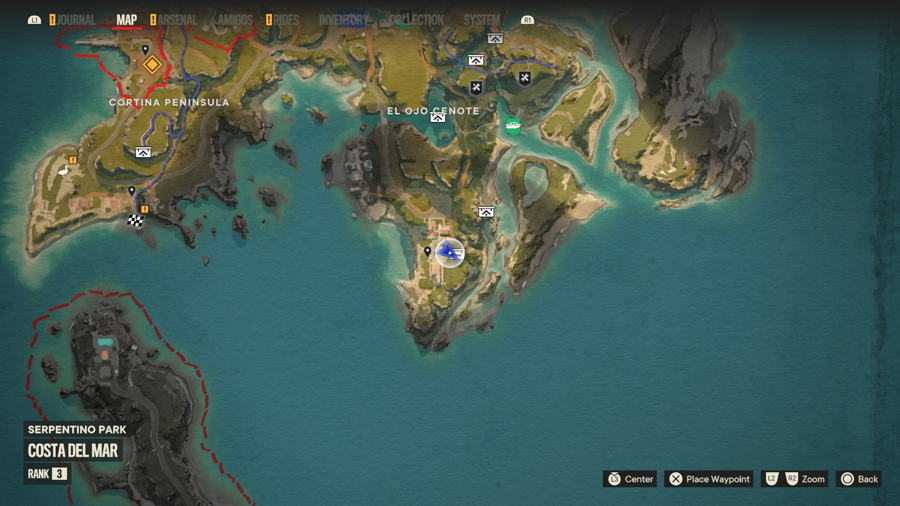
Task: Click Center at bottom of map
Action: point(630,479)
